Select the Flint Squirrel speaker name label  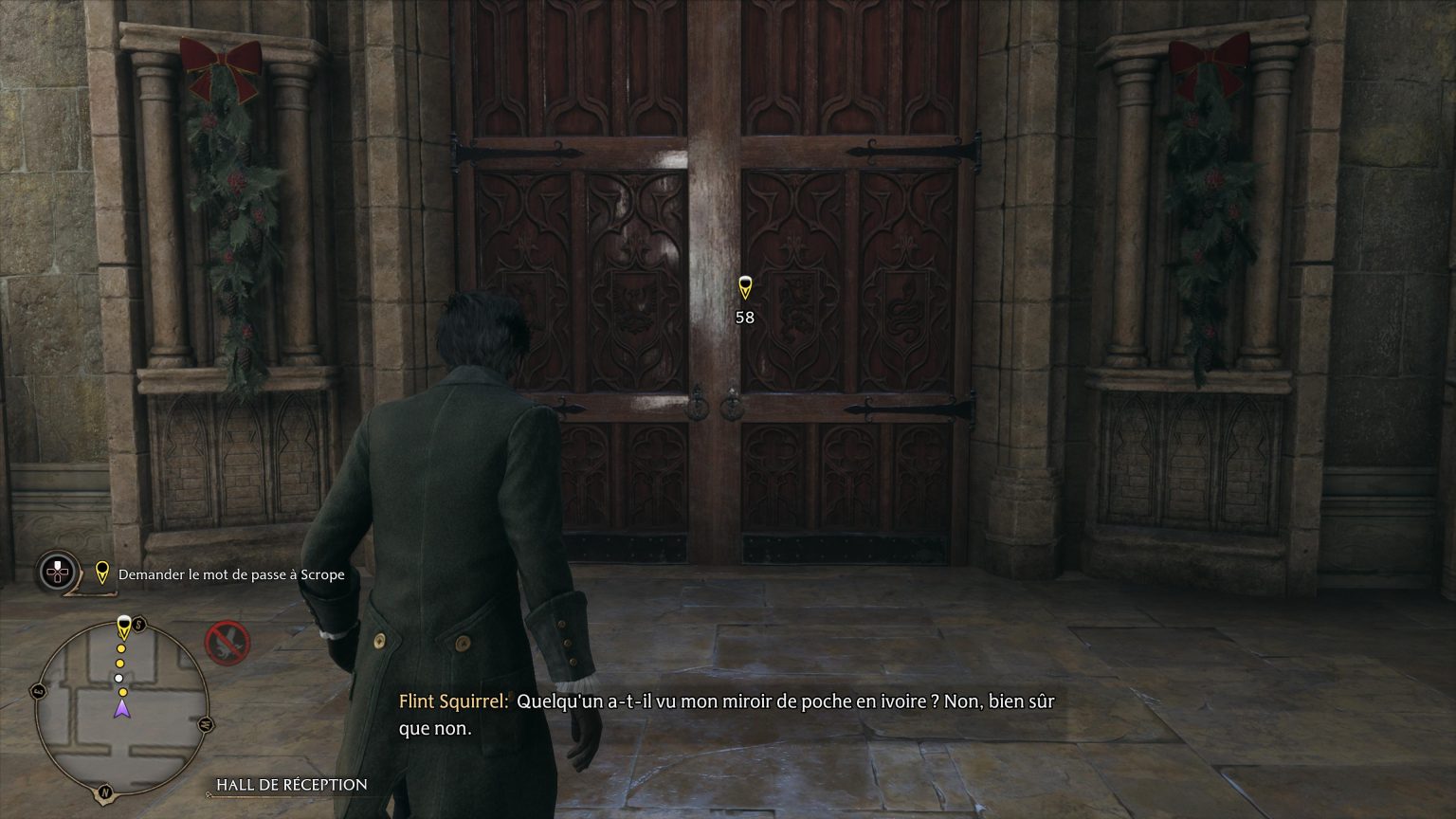(x=453, y=703)
